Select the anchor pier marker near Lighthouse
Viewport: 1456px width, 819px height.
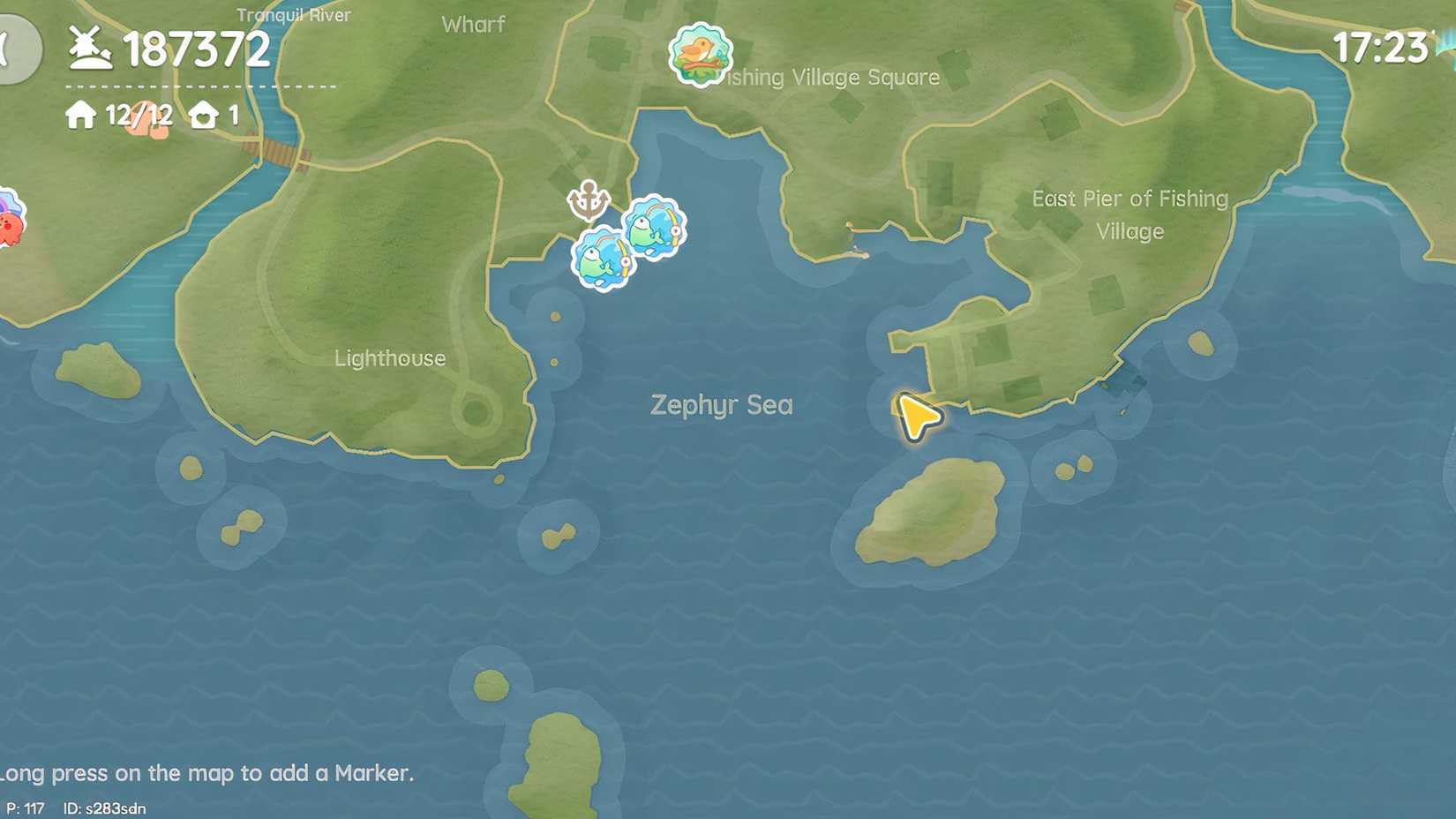[x=589, y=201]
